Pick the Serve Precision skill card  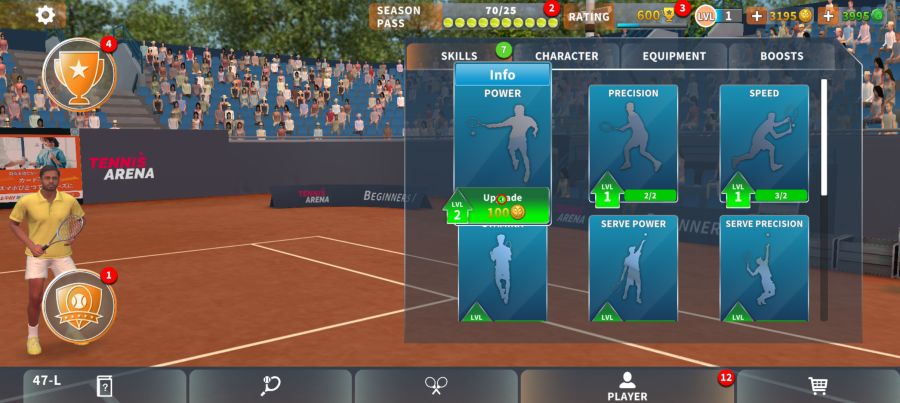pos(764,267)
